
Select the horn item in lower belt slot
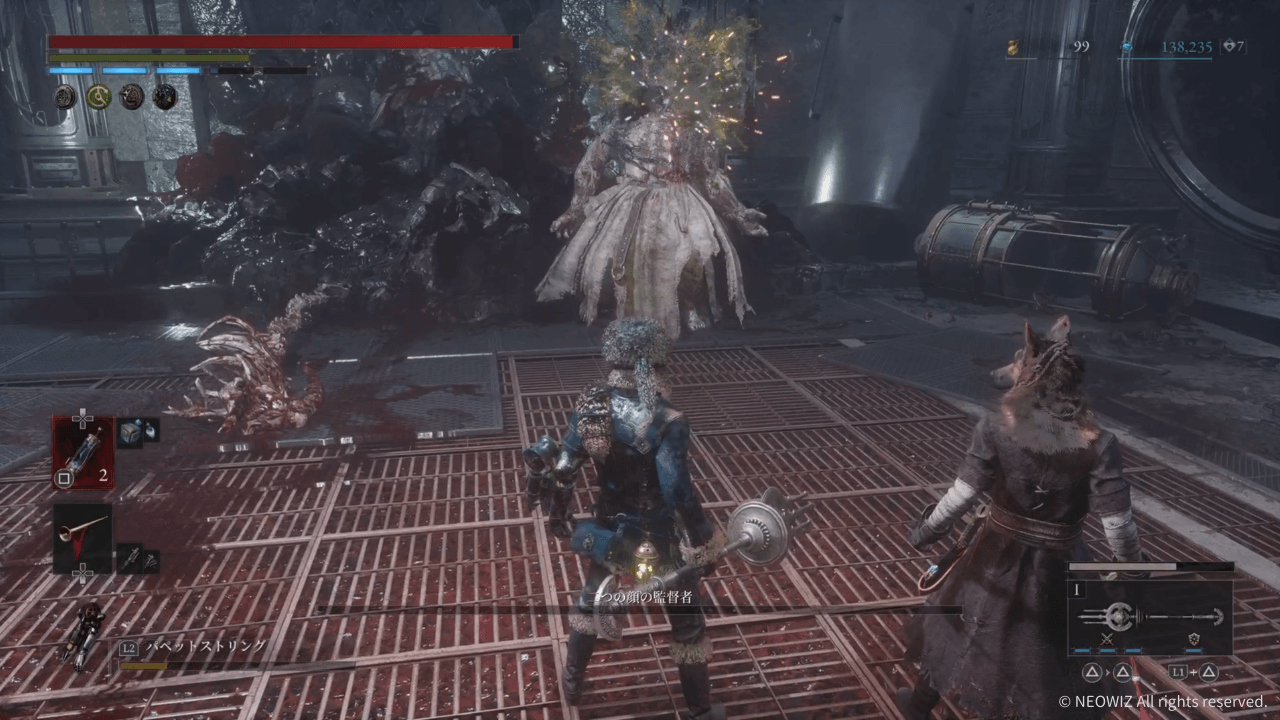point(82,539)
